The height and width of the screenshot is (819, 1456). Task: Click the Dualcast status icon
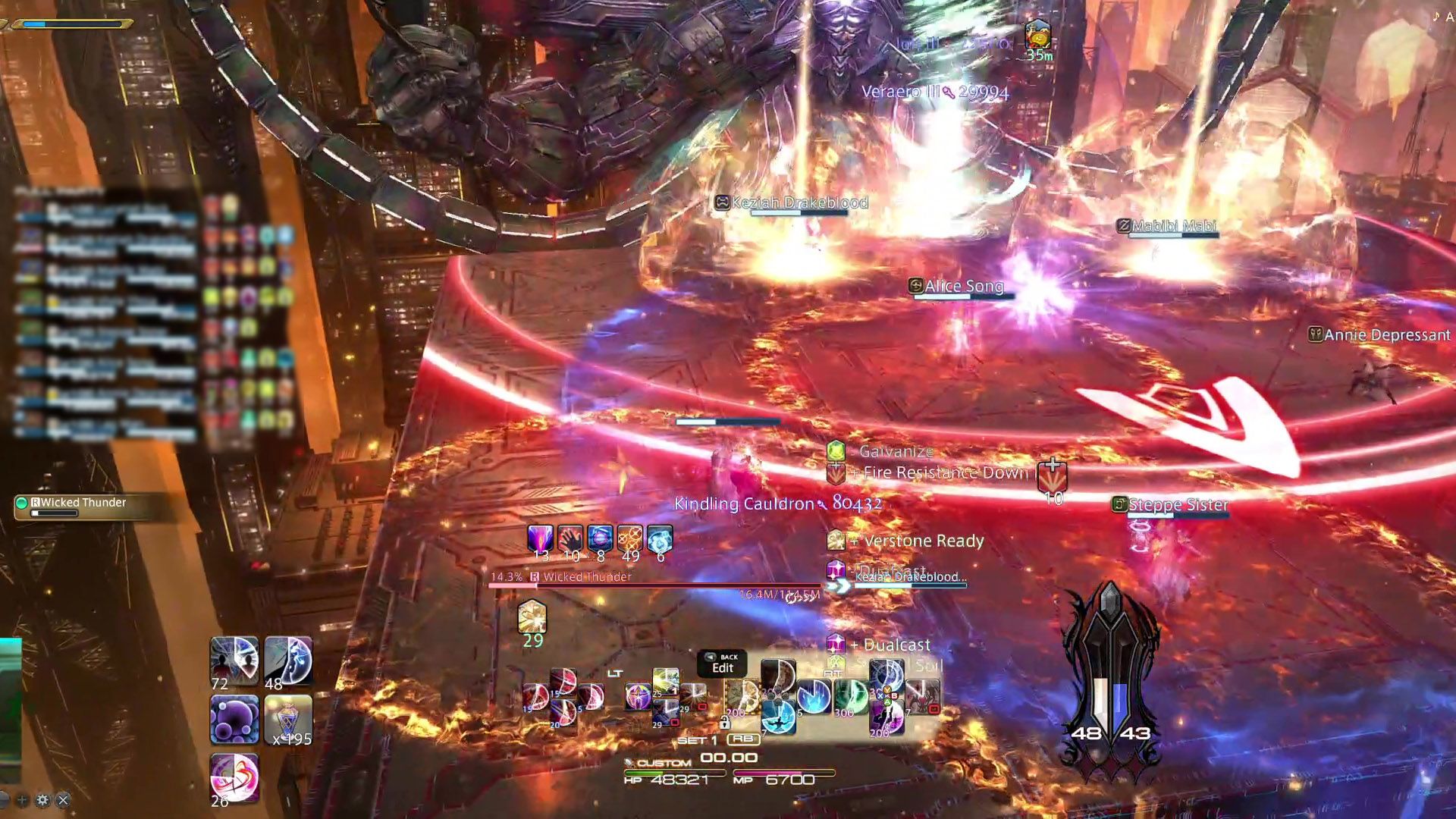(x=836, y=645)
